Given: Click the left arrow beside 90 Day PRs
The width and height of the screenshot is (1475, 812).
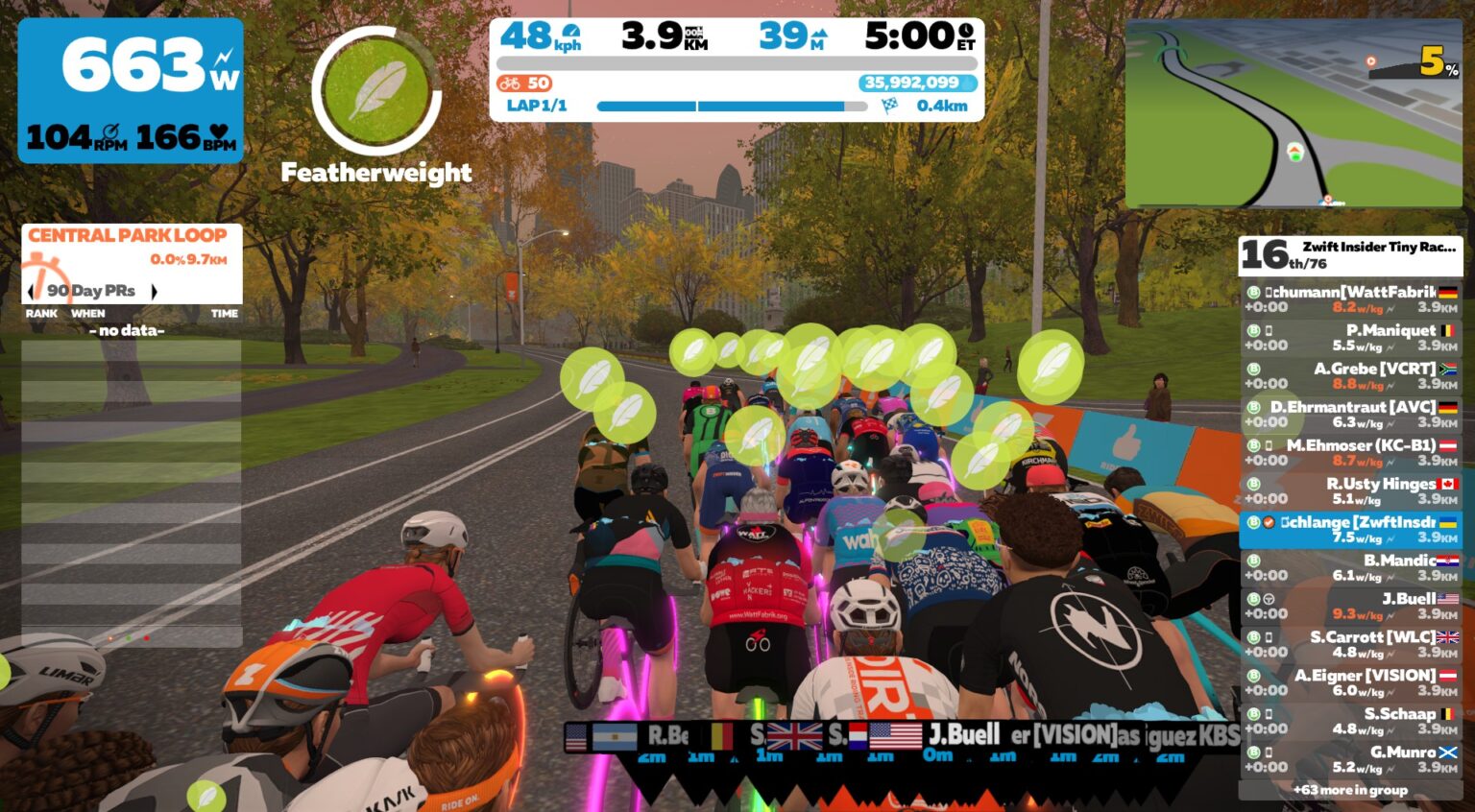Looking at the screenshot, I should [30, 292].
